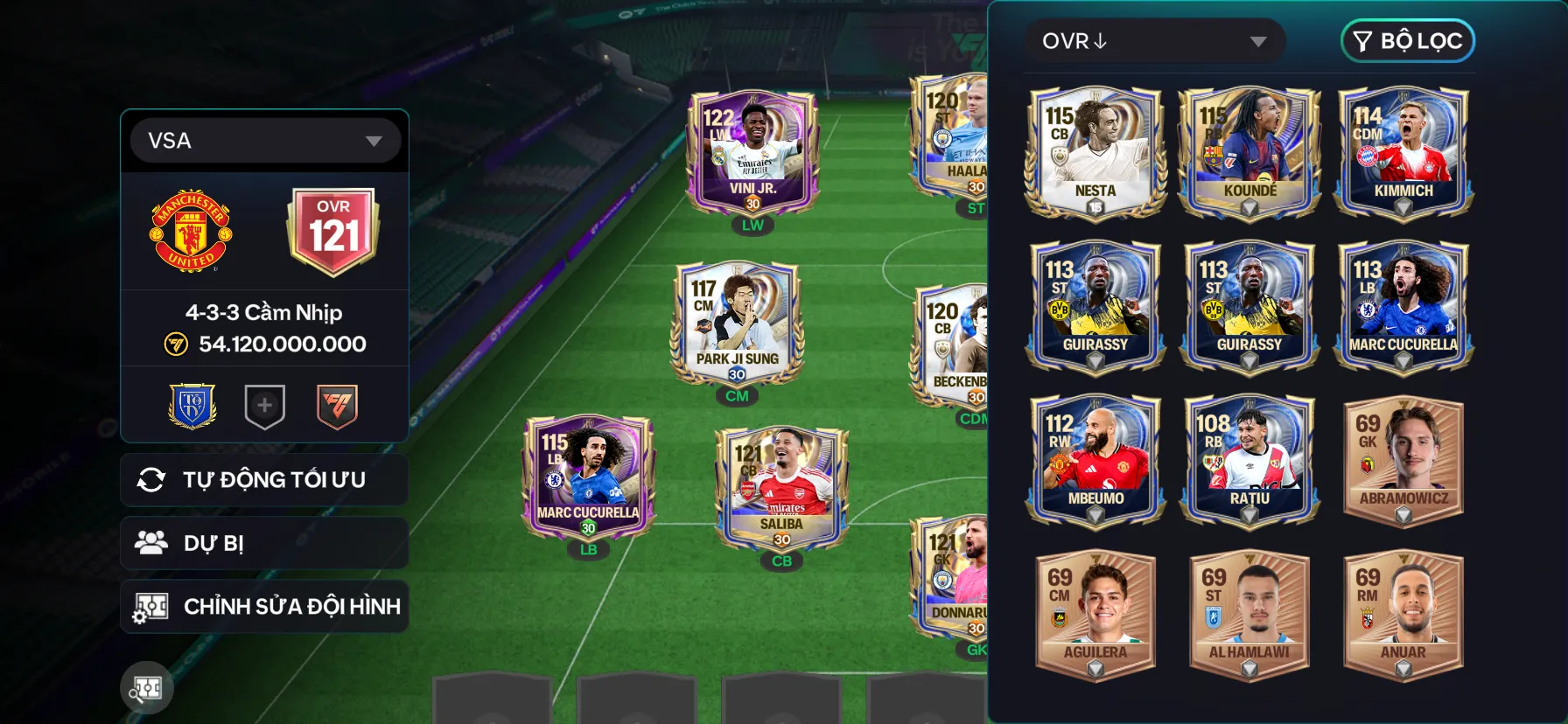Choose CHỈNH SỬA ĐỘI HÌNH option
The width and height of the screenshot is (1568, 724).
pos(264,606)
